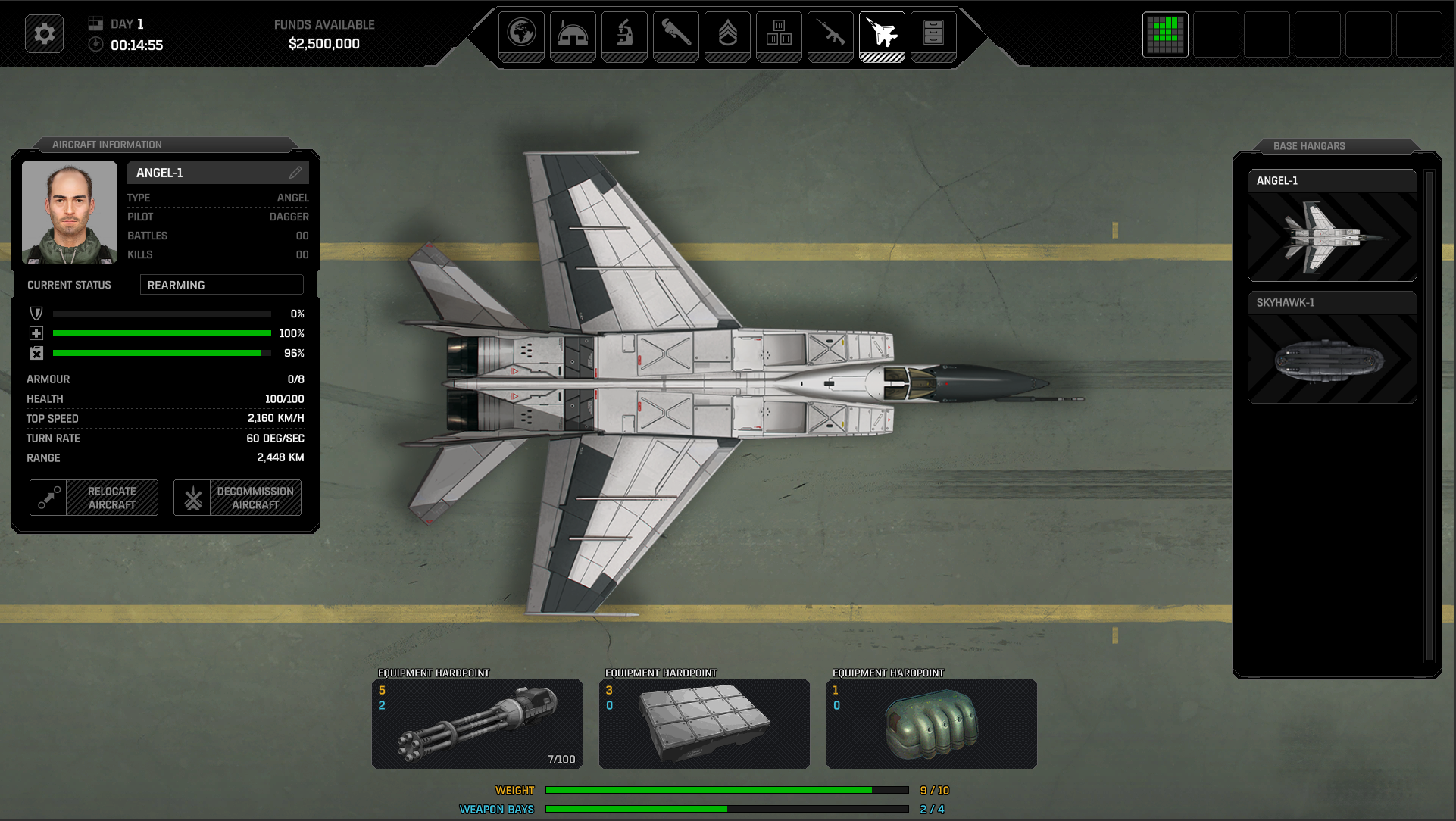
Task: Open the rifle weapons section
Action: click(830, 35)
